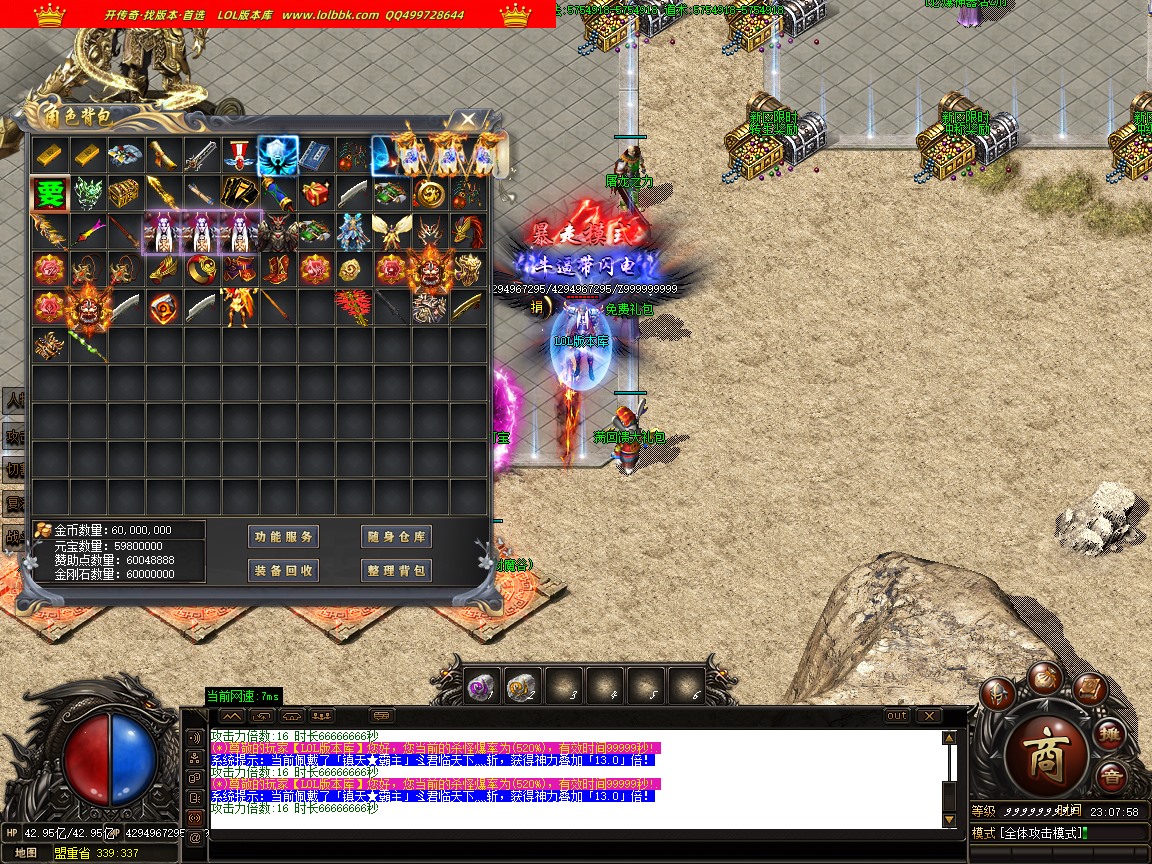Open 功能服务 function services

[284, 537]
